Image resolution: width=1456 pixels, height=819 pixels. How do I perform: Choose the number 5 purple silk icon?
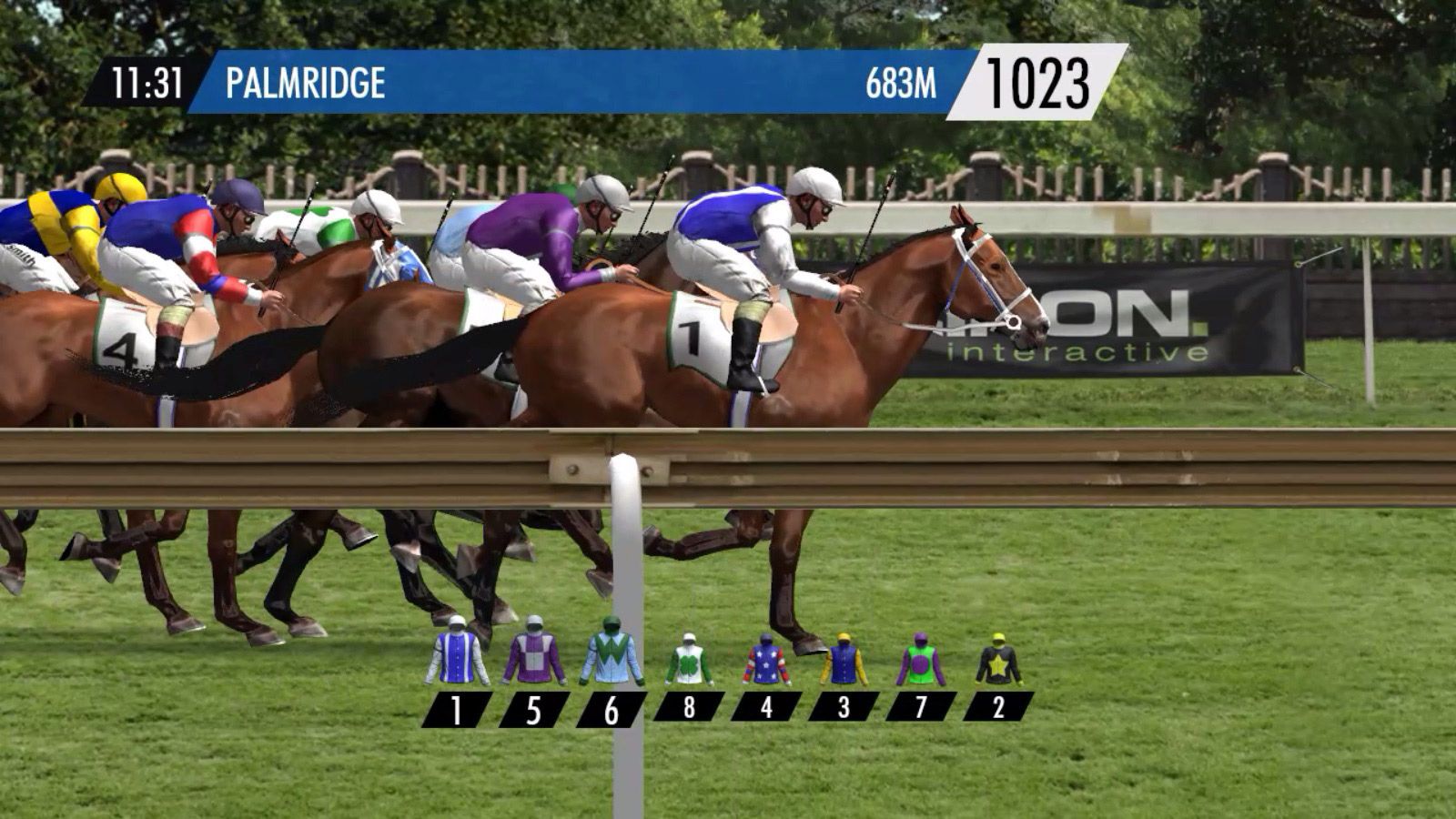point(534,653)
